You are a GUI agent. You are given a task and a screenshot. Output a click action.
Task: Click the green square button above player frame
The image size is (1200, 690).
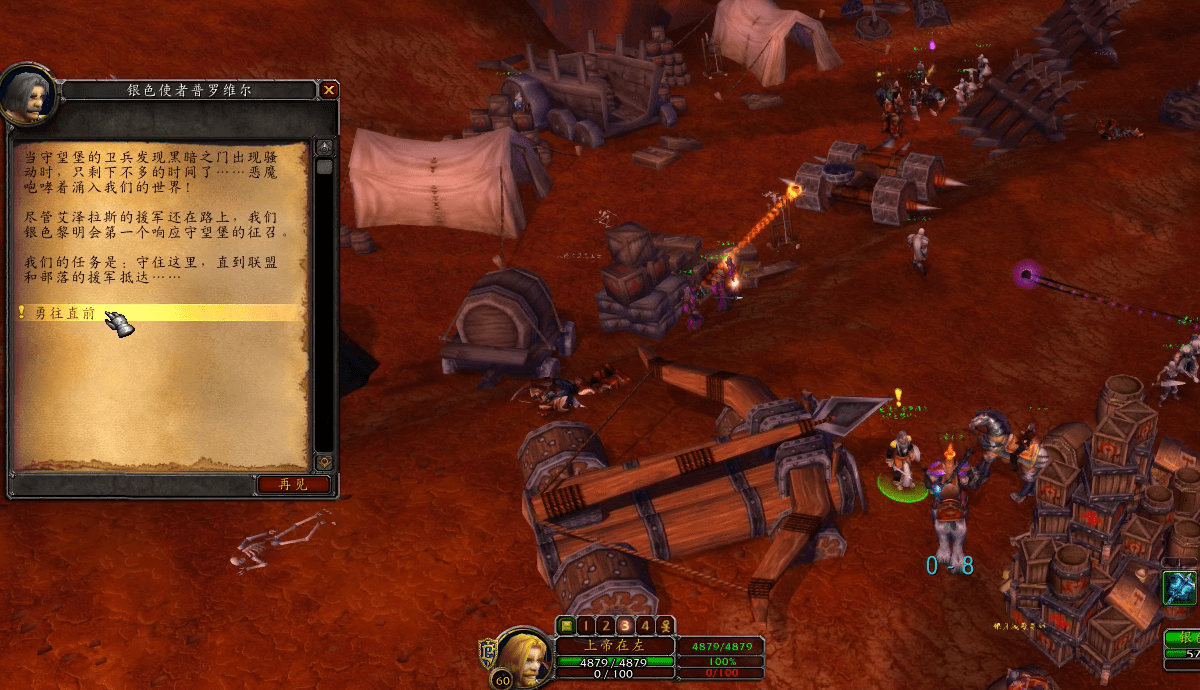pyautogui.click(x=566, y=626)
